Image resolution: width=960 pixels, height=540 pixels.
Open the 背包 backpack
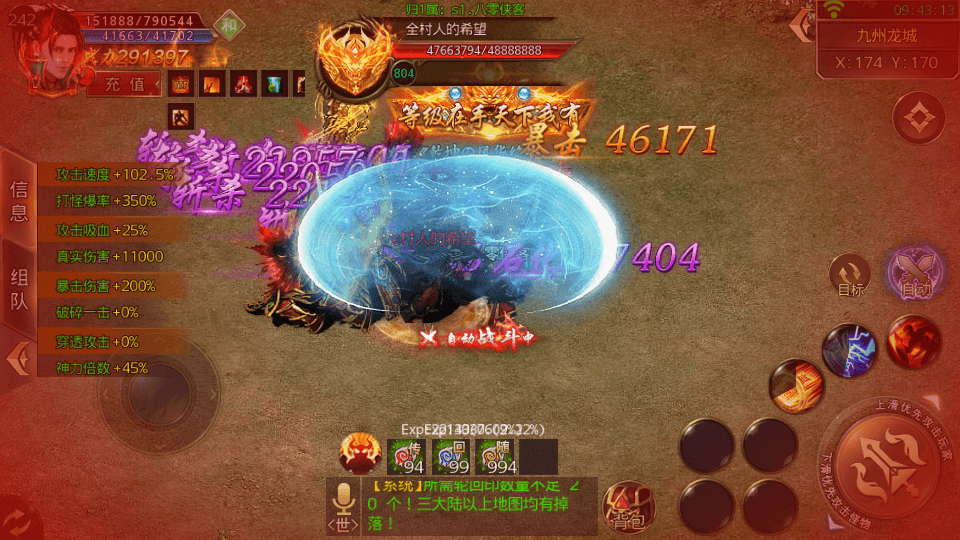coord(627,506)
